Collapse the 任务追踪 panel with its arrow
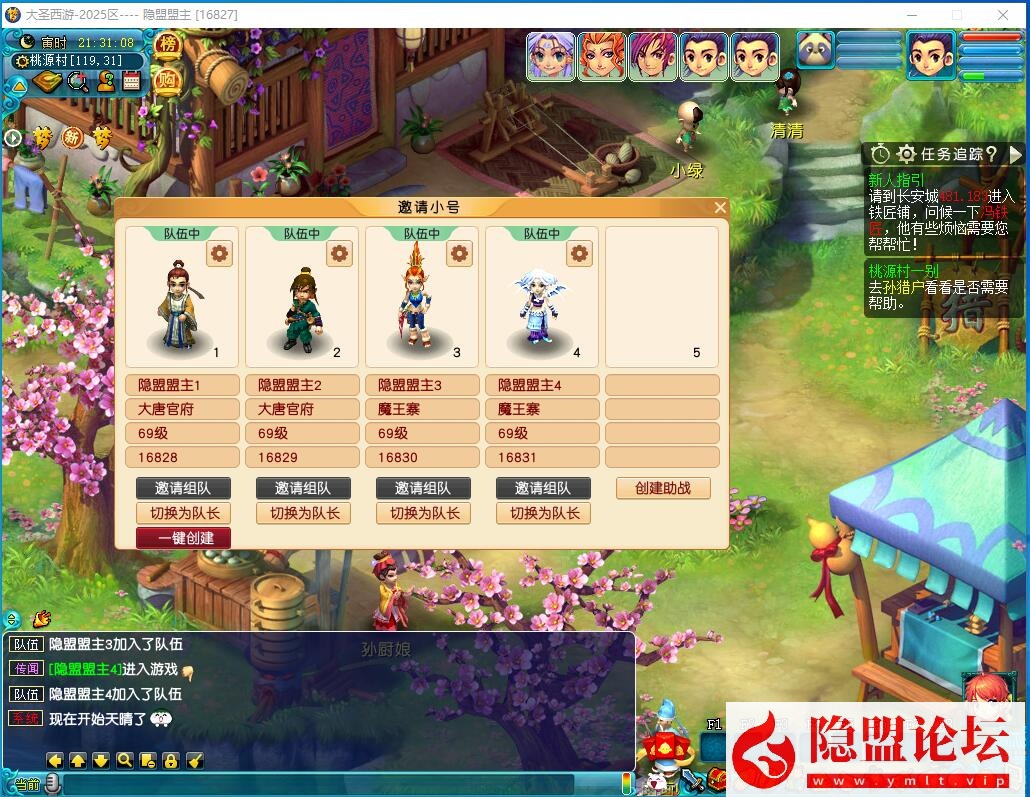Image resolution: width=1030 pixels, height=797 pixels. point(1016,154)
